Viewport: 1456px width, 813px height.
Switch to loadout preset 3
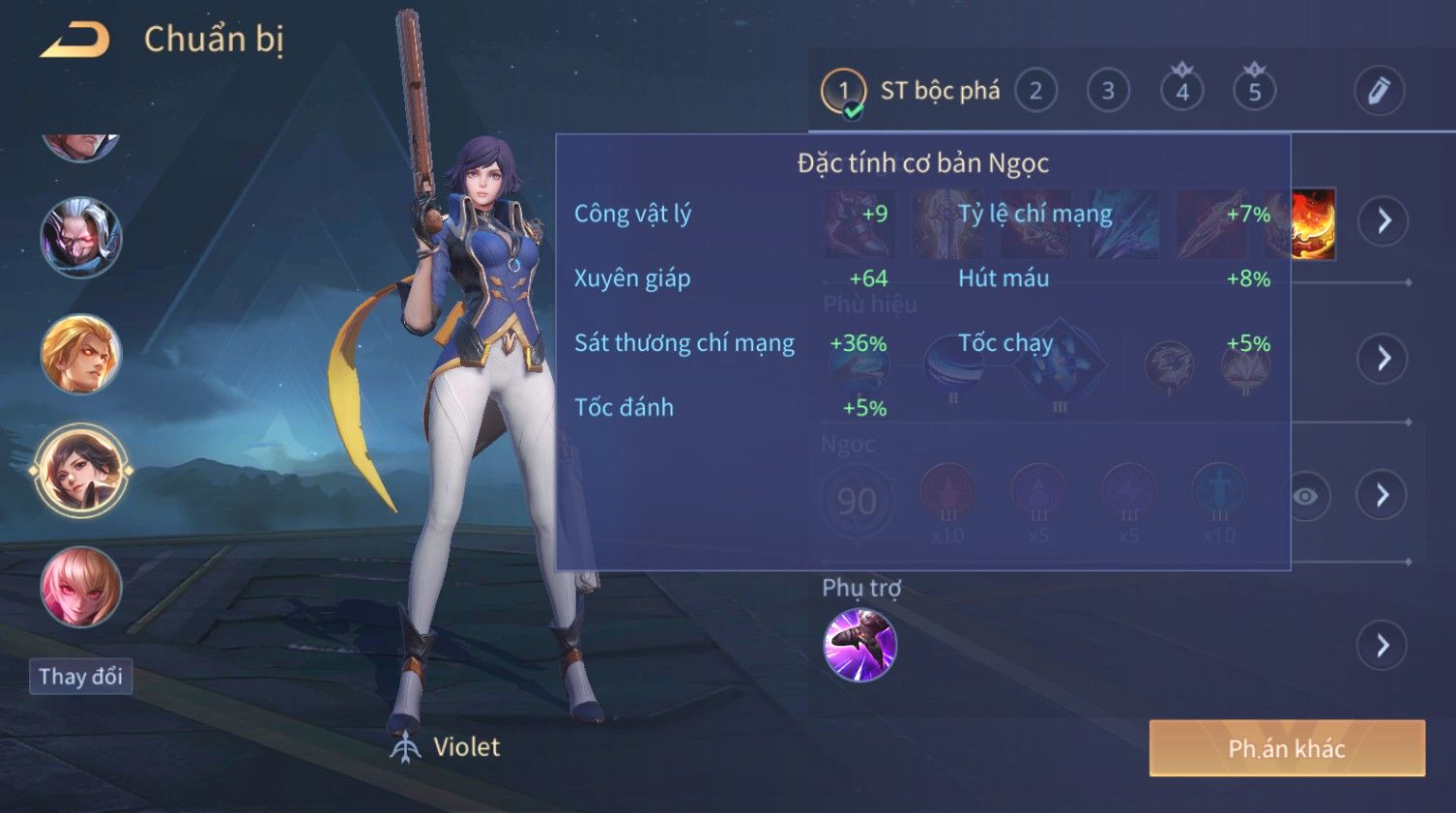pos(1108,92)
